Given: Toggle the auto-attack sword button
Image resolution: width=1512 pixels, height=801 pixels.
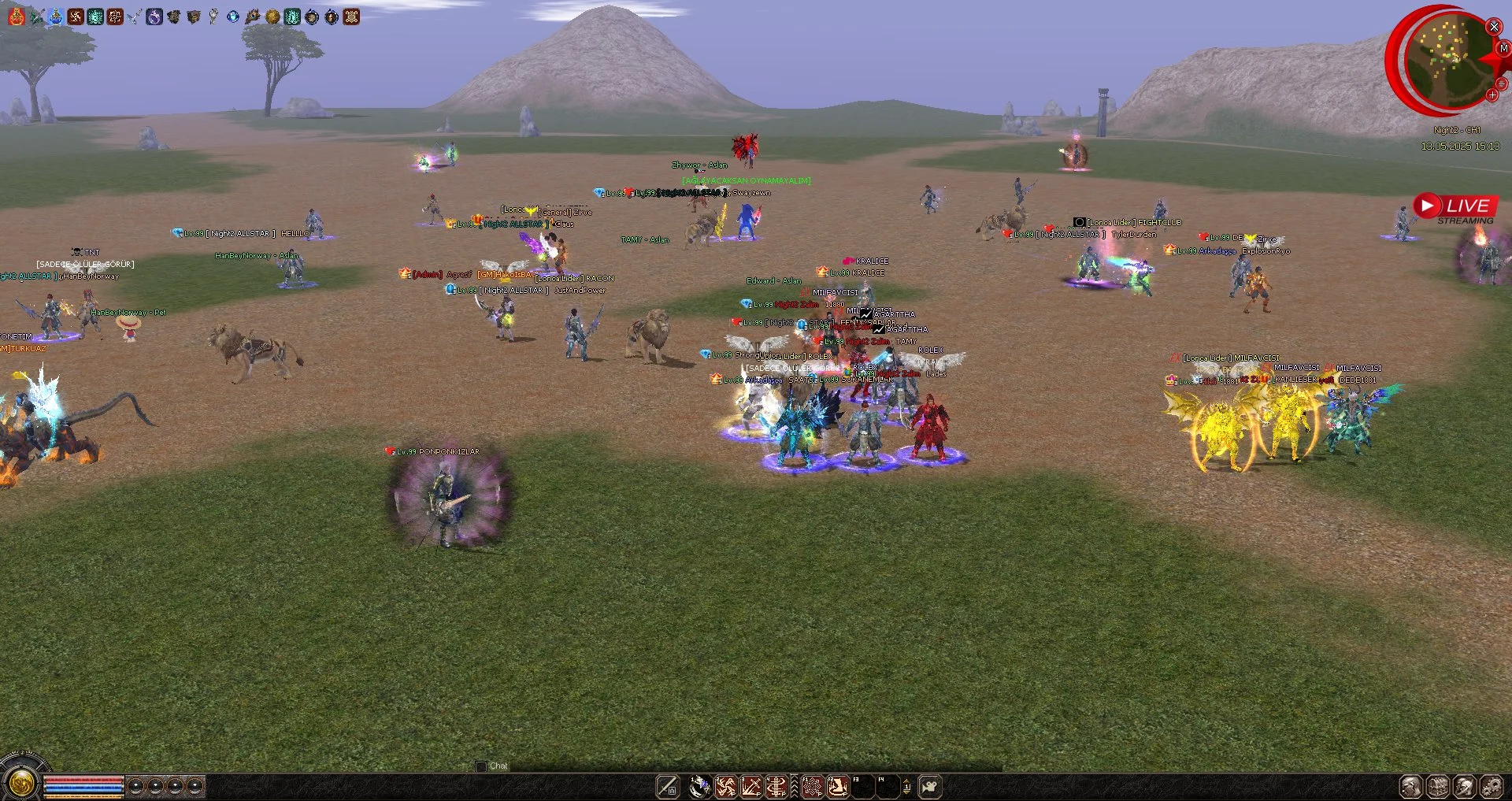Looking at the screenshot, I should click(x=668, y=786).
